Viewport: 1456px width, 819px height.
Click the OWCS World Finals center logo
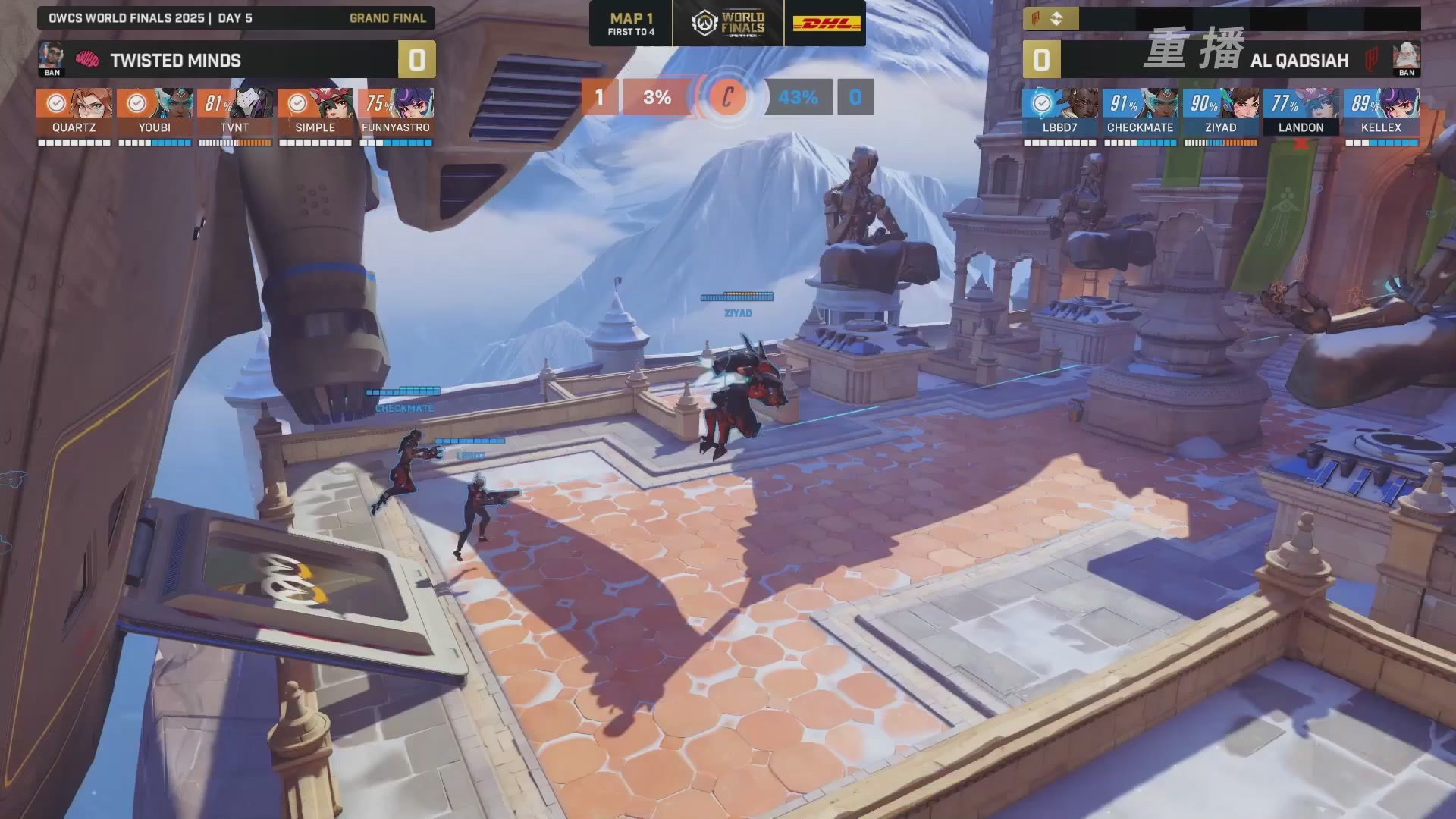728,24
